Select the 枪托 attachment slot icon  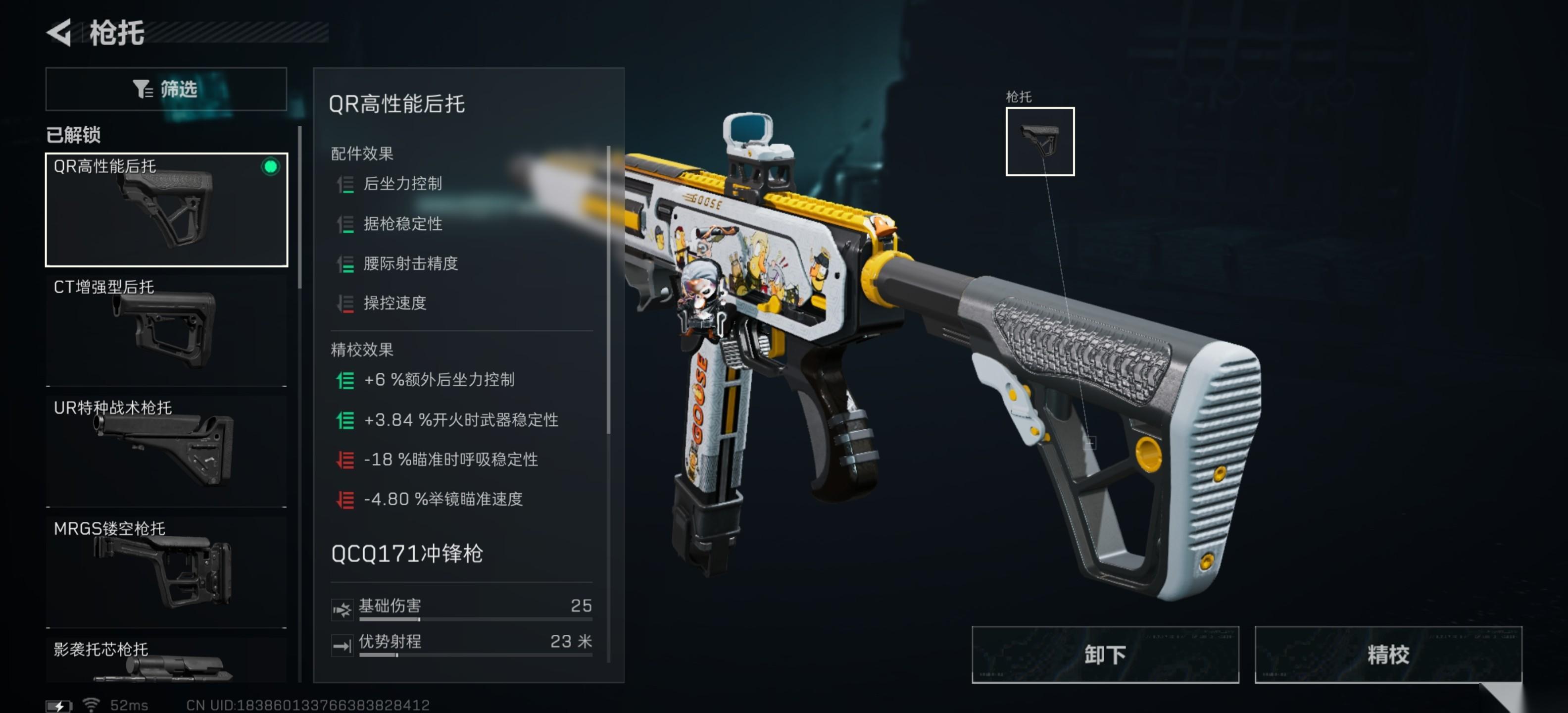tap(1039, 141)
